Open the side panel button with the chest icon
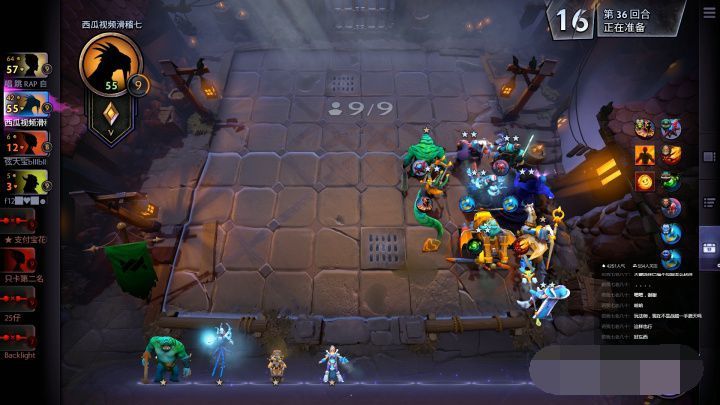Image resolution: width=720 pixels, height=405 pixels. point(709,249)
